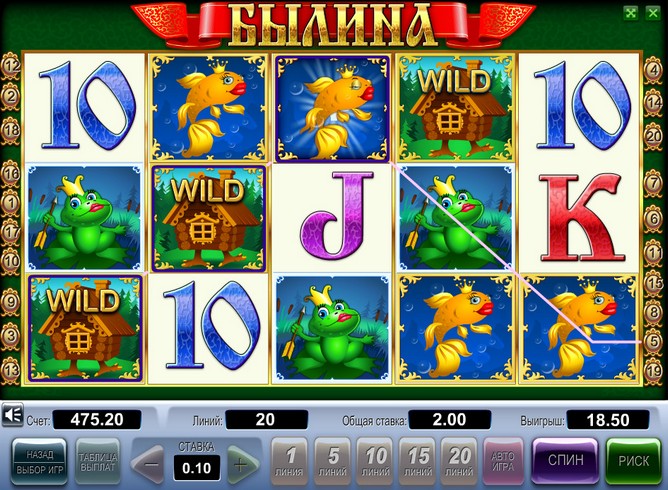This screenshot has width=668, height=490.
Task: Decrease the bet with the minus arrow
Action: [150, 463]
